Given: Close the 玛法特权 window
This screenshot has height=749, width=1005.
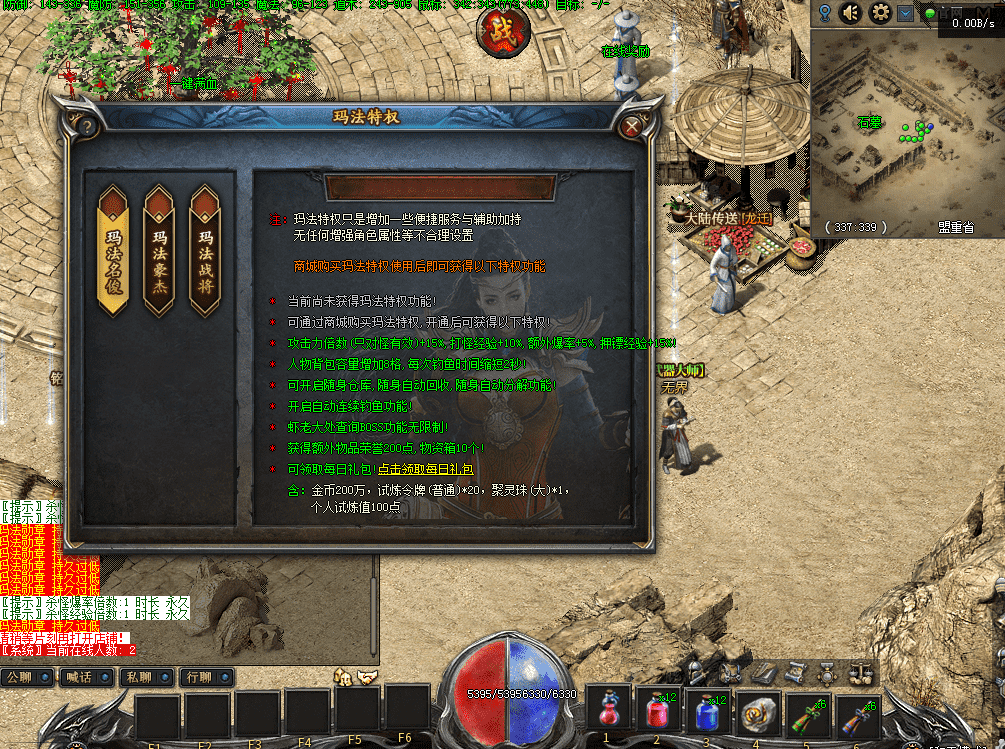Looking at the screenshot, I should [631, 127].
